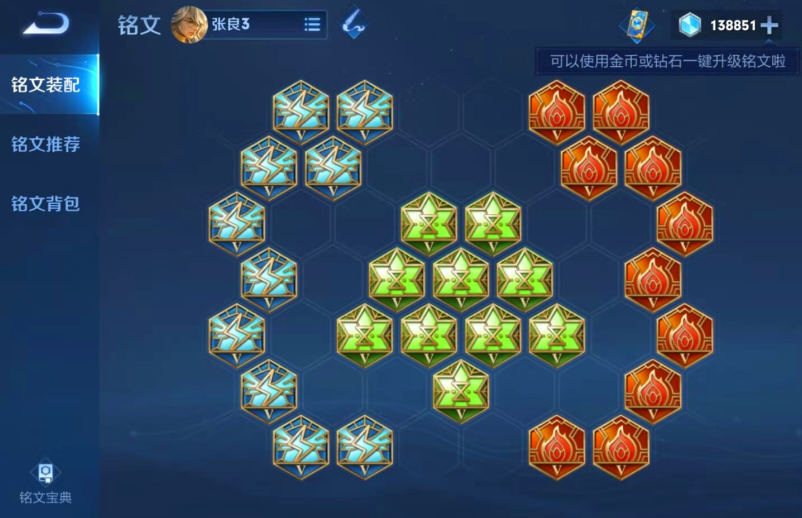802x518 pixels.
Task: Show the 铭文背包 tab
Action: click(46, 204)
